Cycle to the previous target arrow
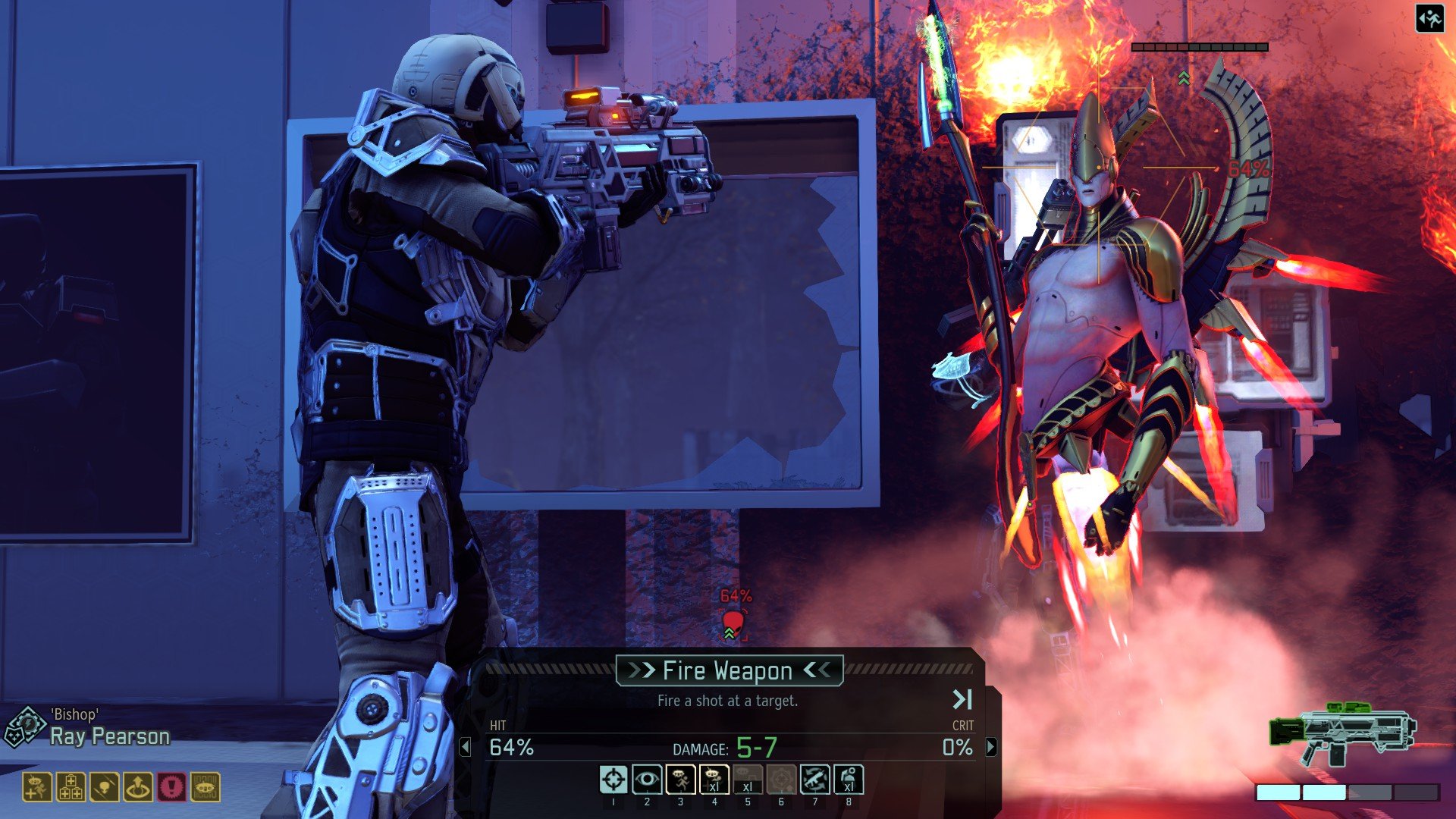This screenshot has width=1456, height=819. click(466, 748)
